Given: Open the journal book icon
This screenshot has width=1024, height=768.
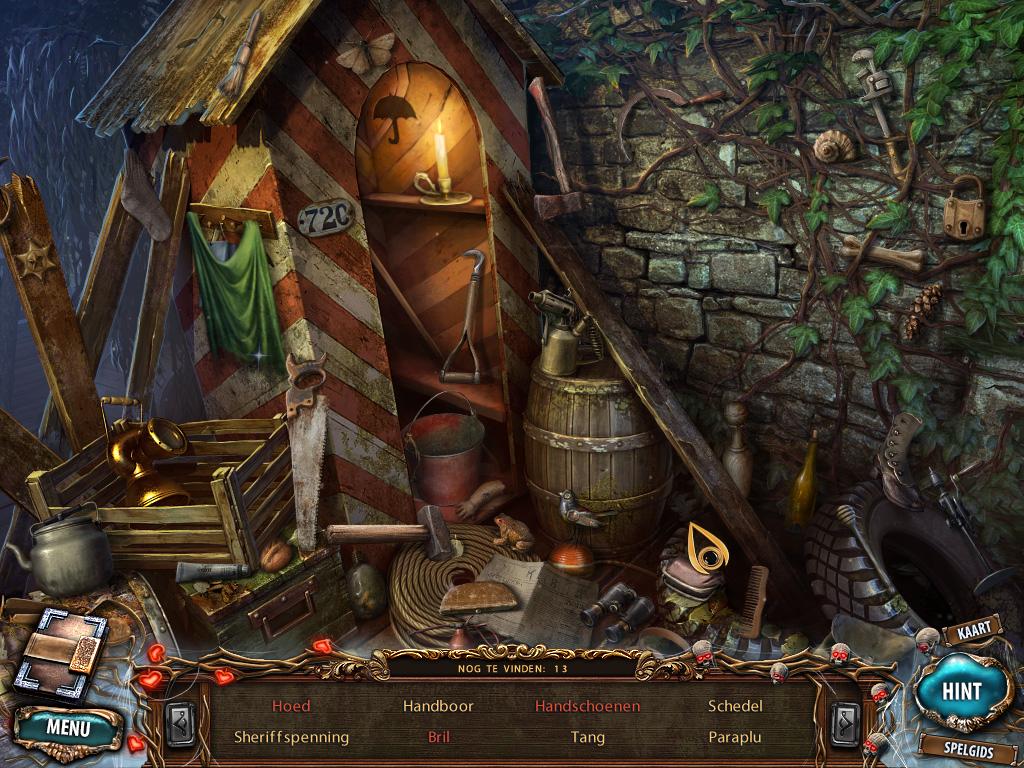Looking at the screenshot, I should point(60,654).
